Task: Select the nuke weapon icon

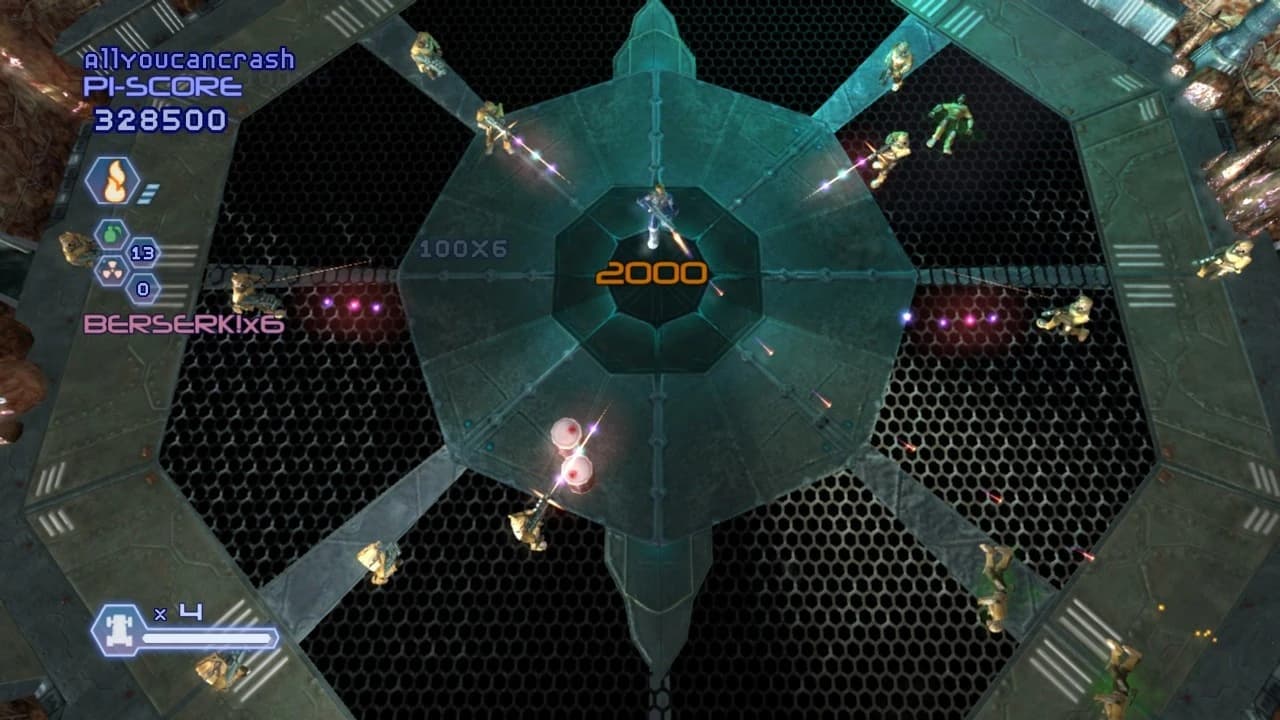Action: click(x=111, y=272)
